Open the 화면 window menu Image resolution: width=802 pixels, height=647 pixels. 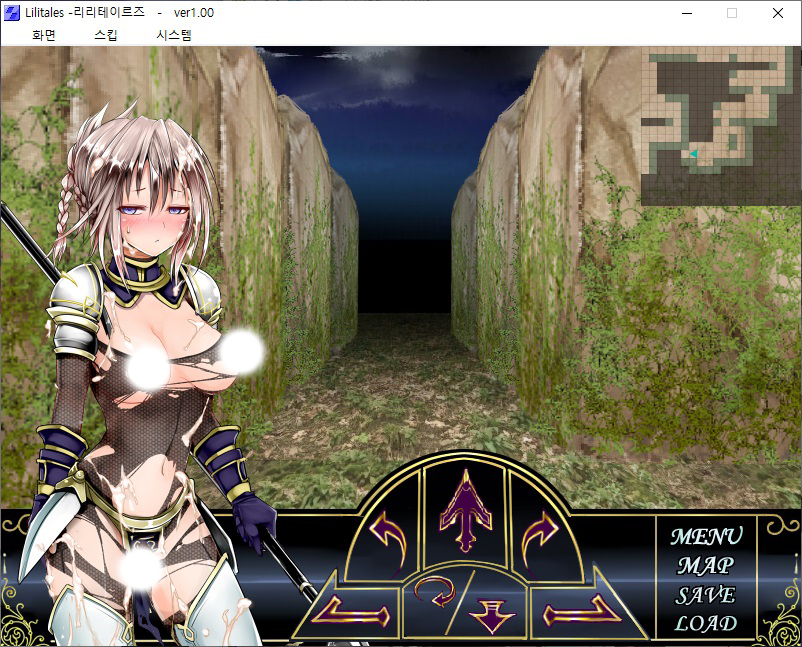(x=44, y=35)
